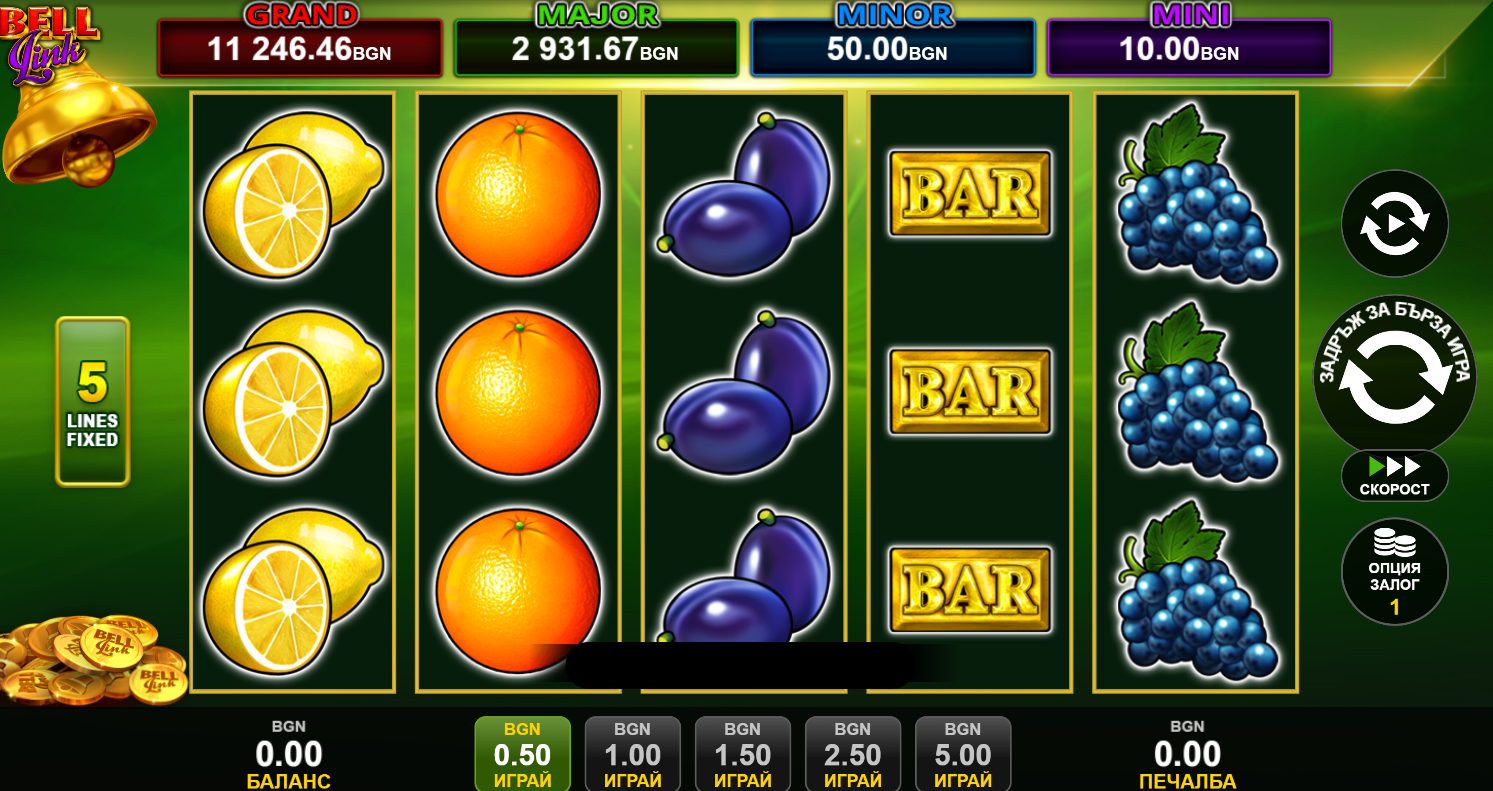This screenshot has height=791, width=1493.
Task: Change the game speed with СКОРОСТ
Action: pyautogui.click(x=1394, y=476)
